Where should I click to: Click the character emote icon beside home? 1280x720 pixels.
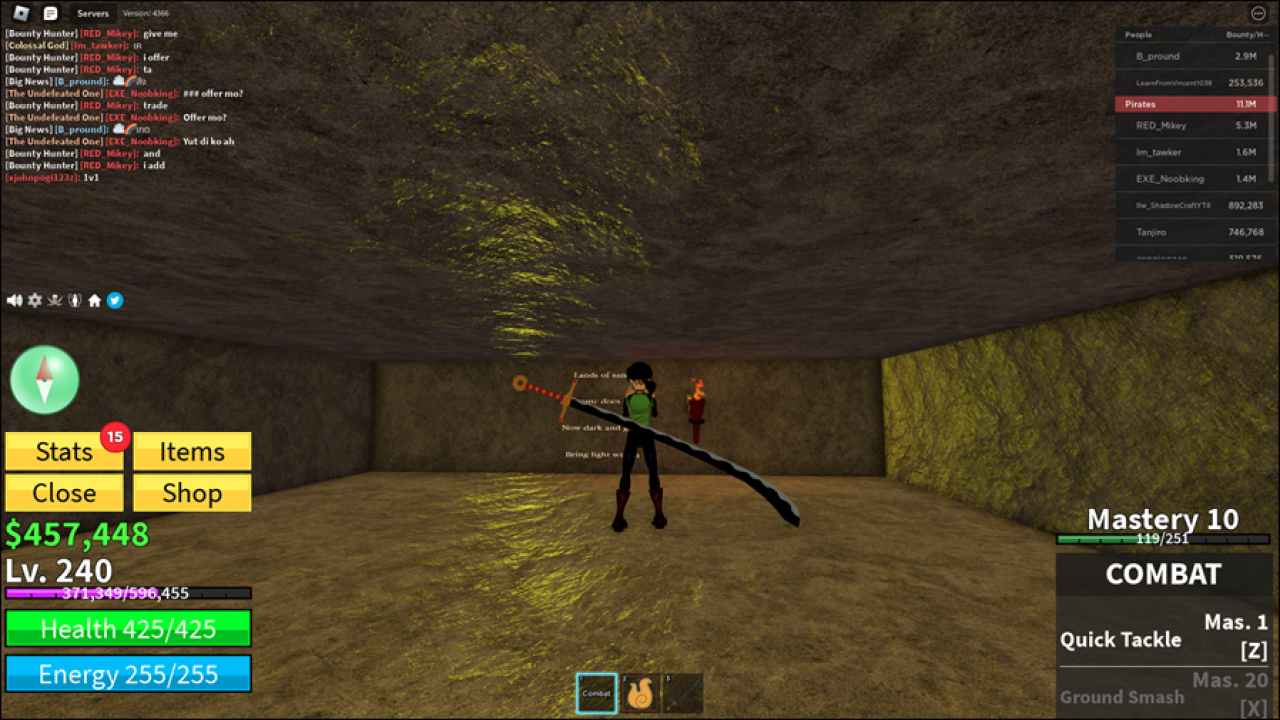click(x=74, y=300)
